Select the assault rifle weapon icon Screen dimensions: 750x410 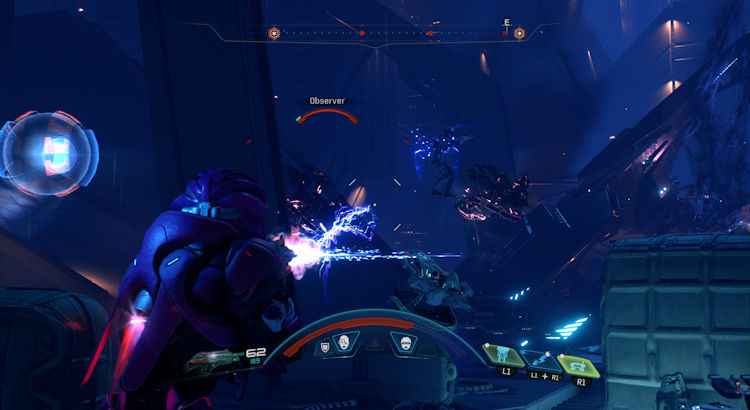click(214, 358)
